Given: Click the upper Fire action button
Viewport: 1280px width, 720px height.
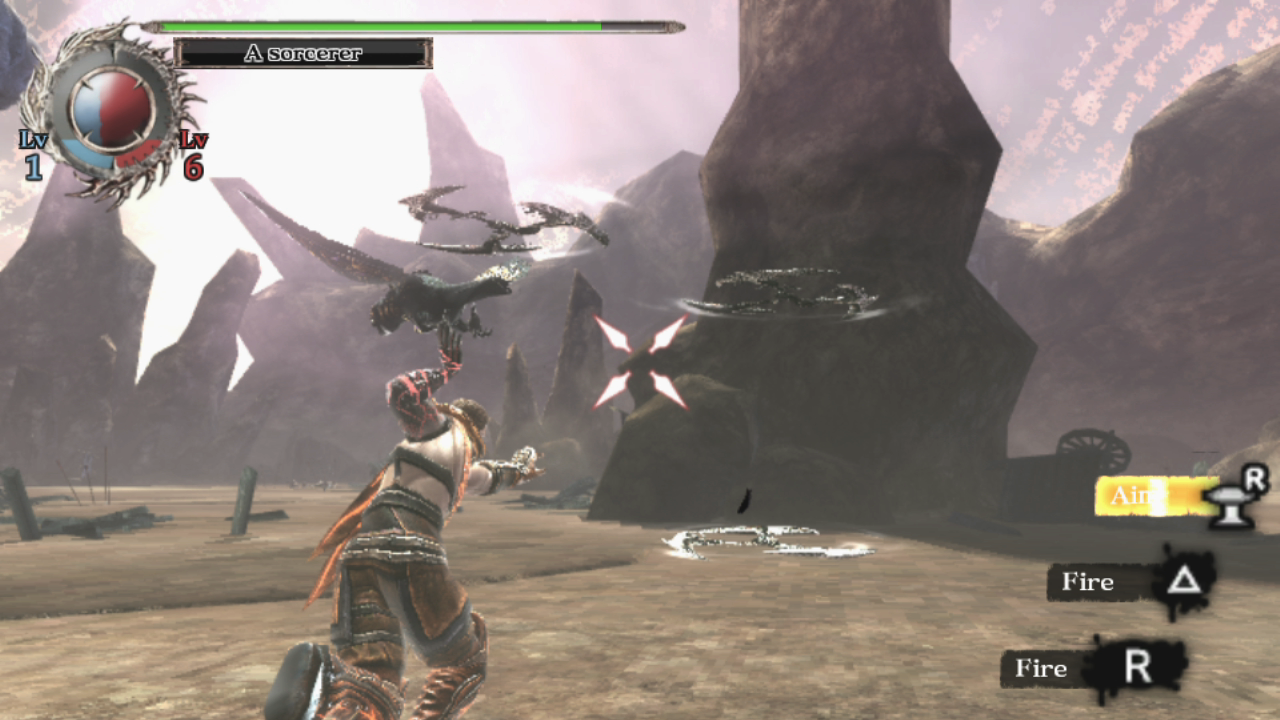Looking at the screenshot, I should (x=1090, y=582).
